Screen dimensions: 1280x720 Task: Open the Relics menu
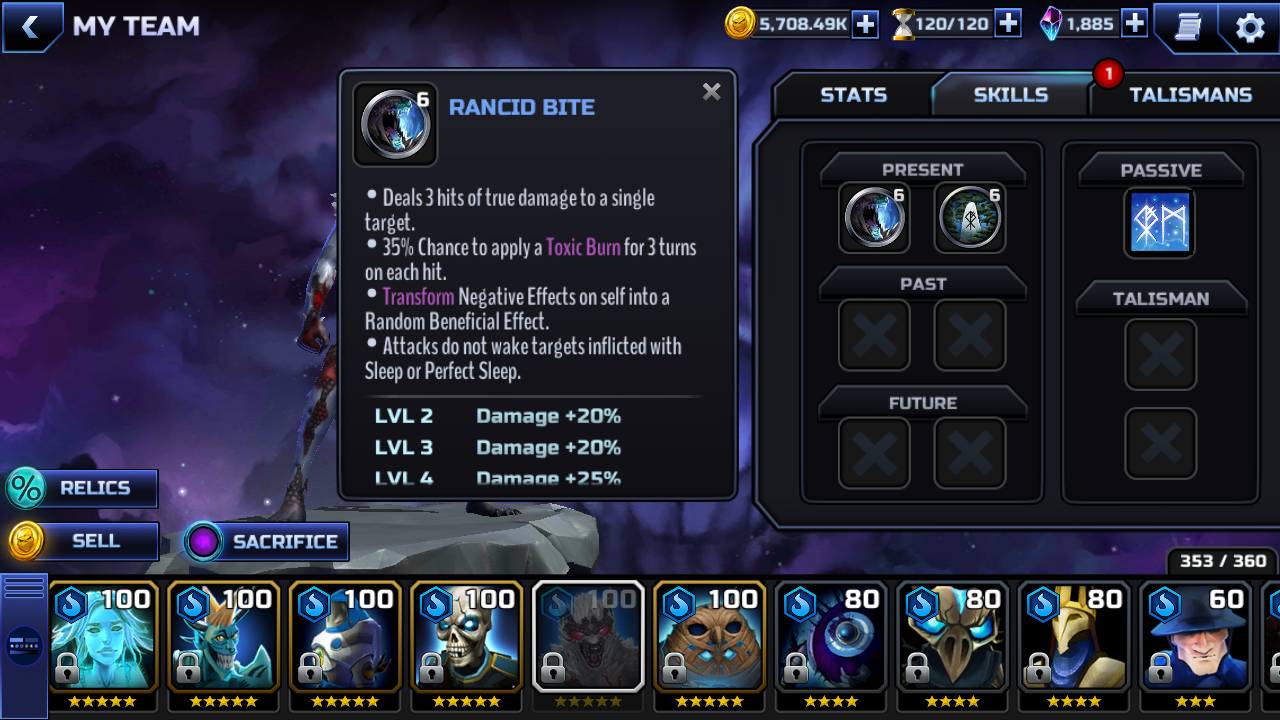pyautogui.click(x=82, y=488)
